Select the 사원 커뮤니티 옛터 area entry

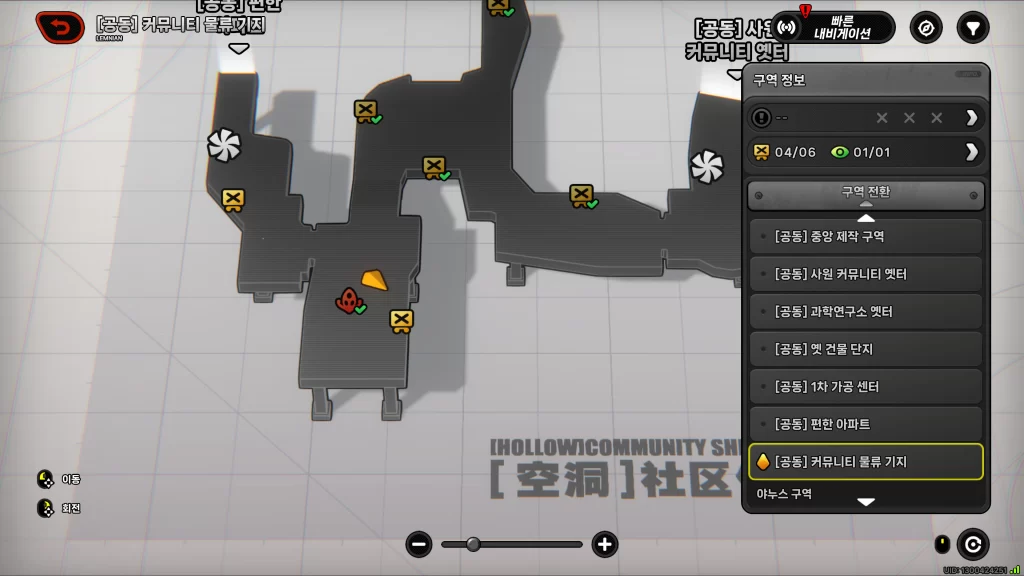click(866, 274)
